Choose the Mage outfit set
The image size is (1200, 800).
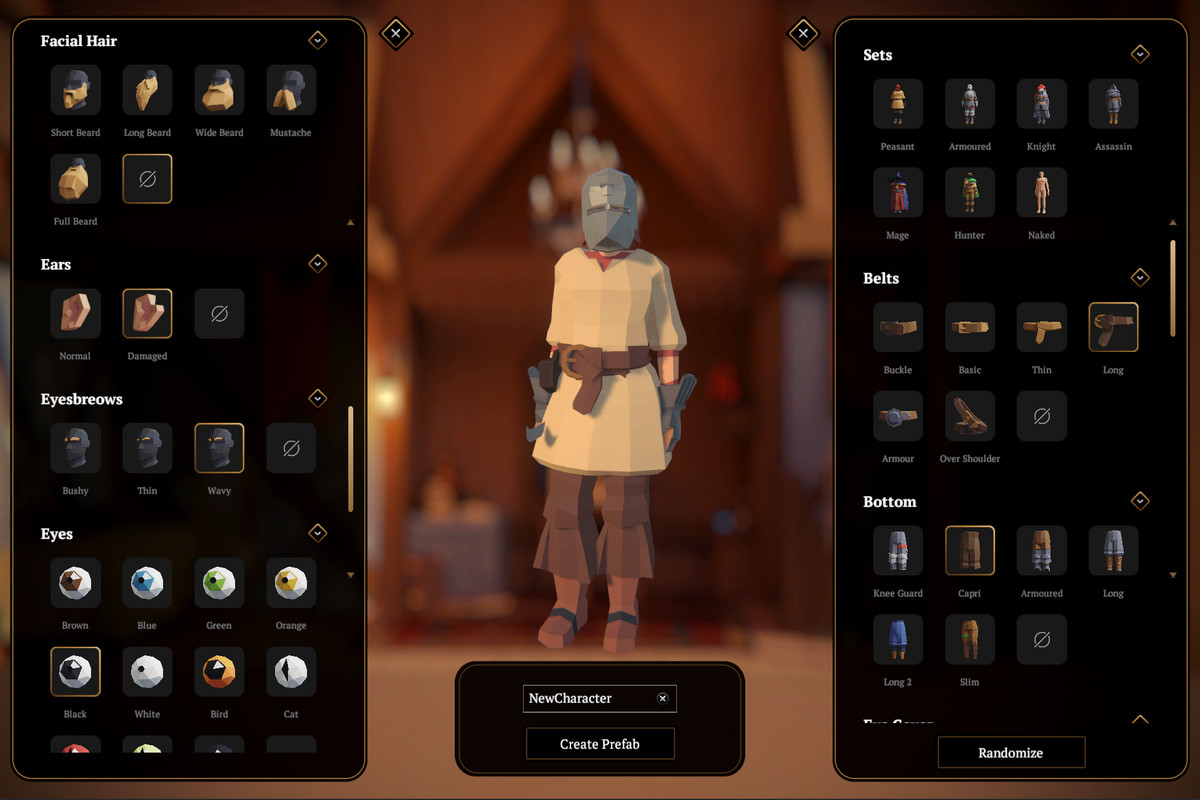[x=897, y=193]
